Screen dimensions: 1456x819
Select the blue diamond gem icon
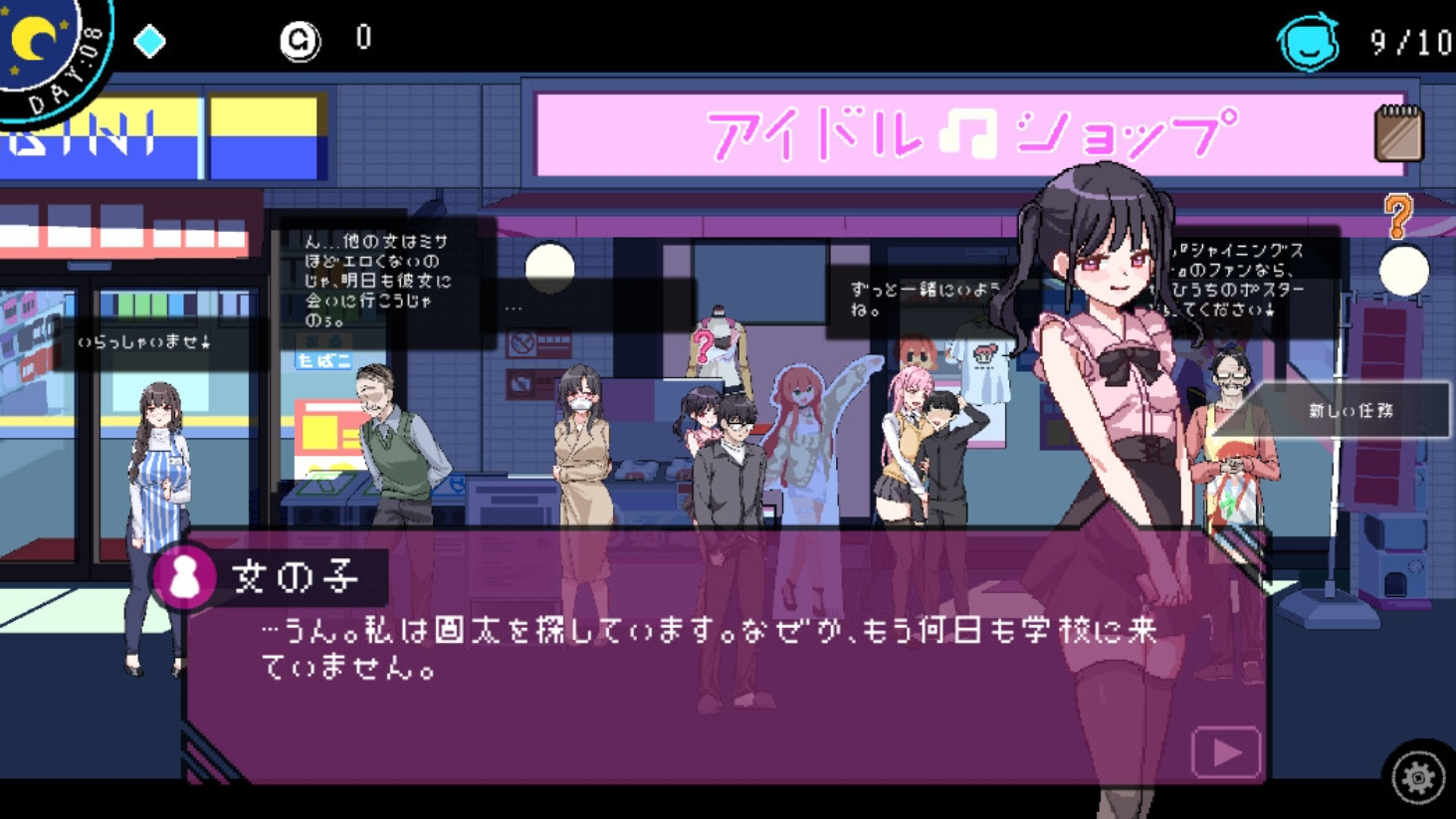pyautogui.click(x=149, y=42)
